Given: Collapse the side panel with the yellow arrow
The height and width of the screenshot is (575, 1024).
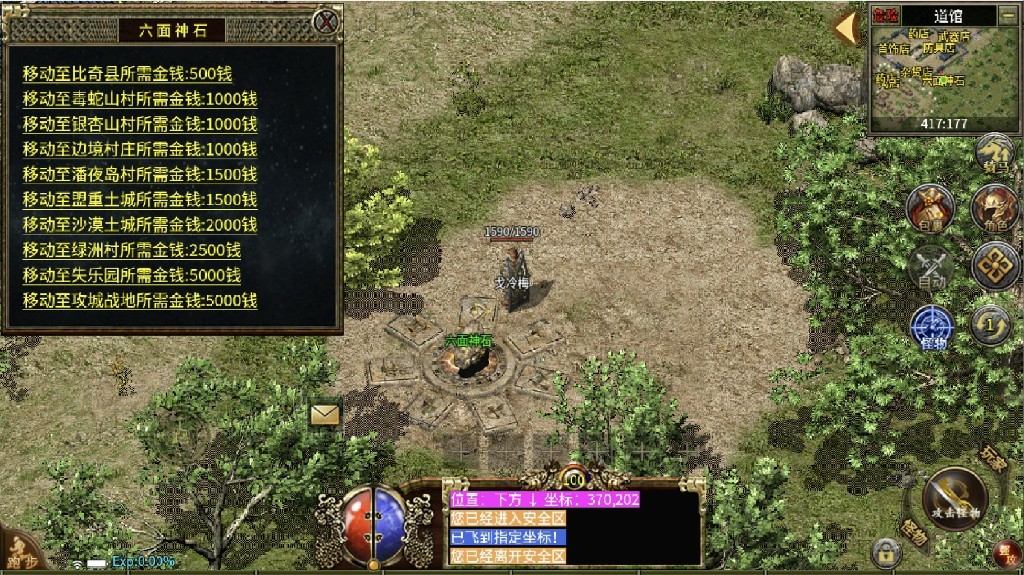Looking at the screenshot, I should 846,27.
